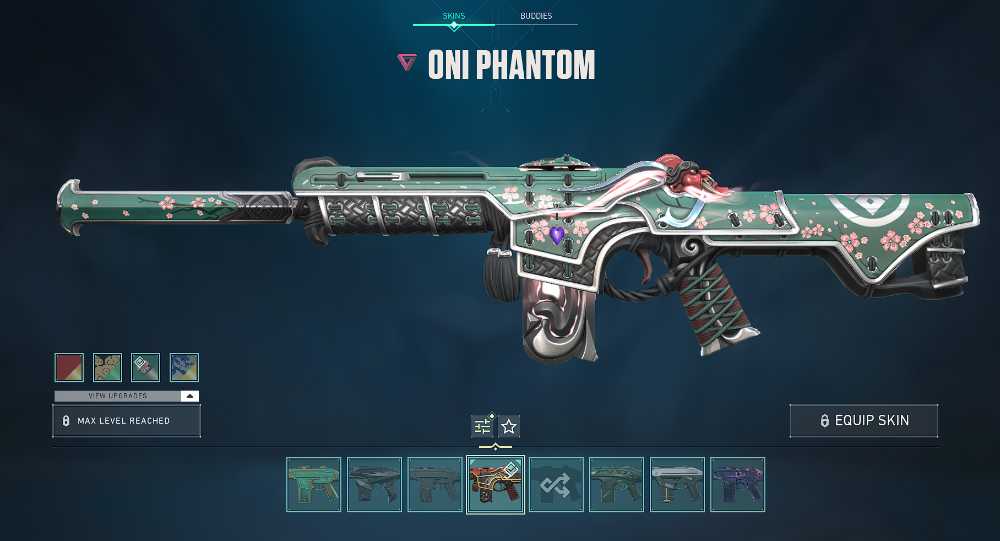
Task: Choose the tan and green floral variant
Action: click(107, 367)
